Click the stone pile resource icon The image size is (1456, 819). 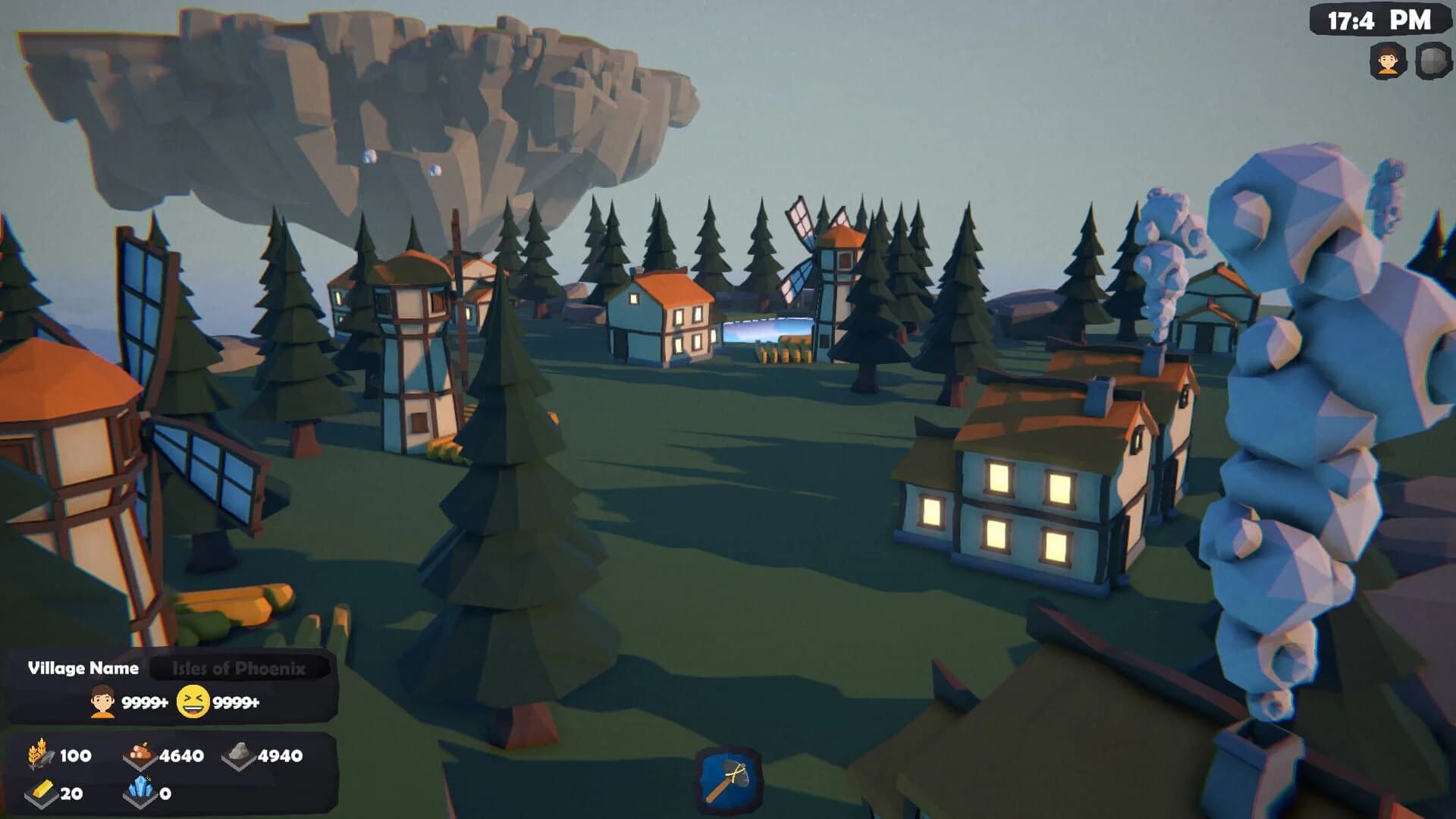(239, 755)
